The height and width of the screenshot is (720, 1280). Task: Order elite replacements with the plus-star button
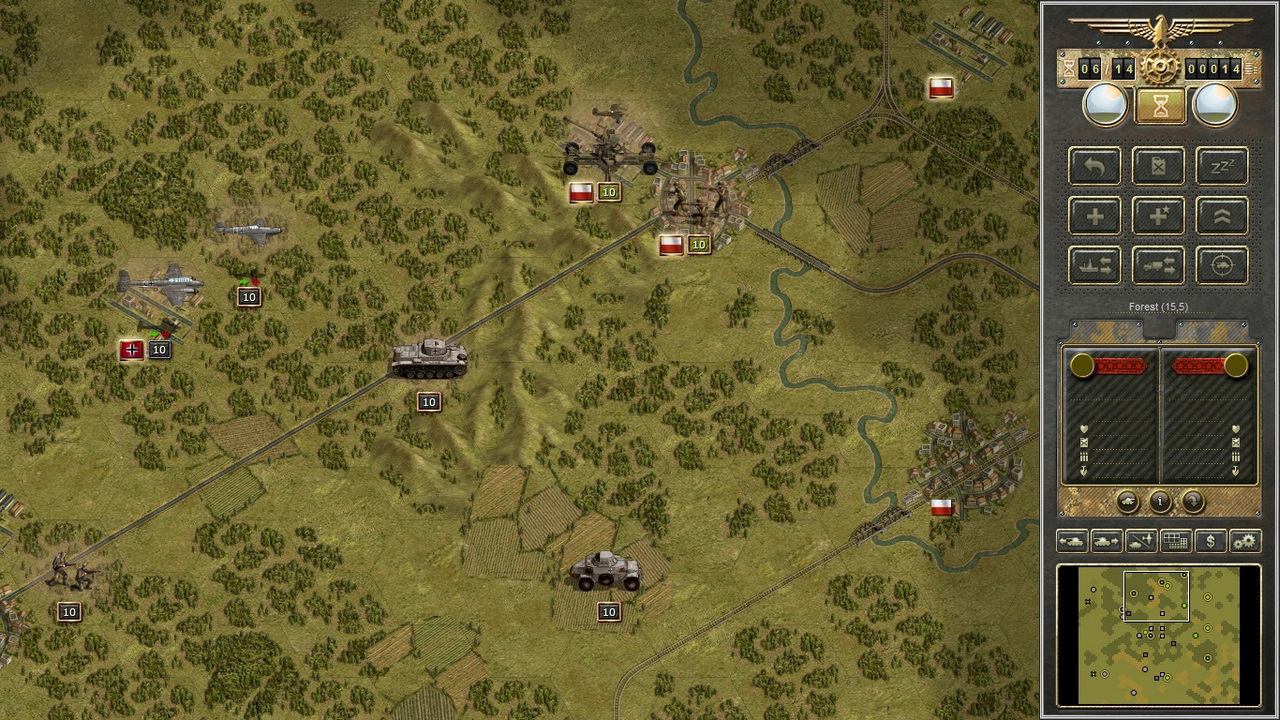coord(1158,216)
